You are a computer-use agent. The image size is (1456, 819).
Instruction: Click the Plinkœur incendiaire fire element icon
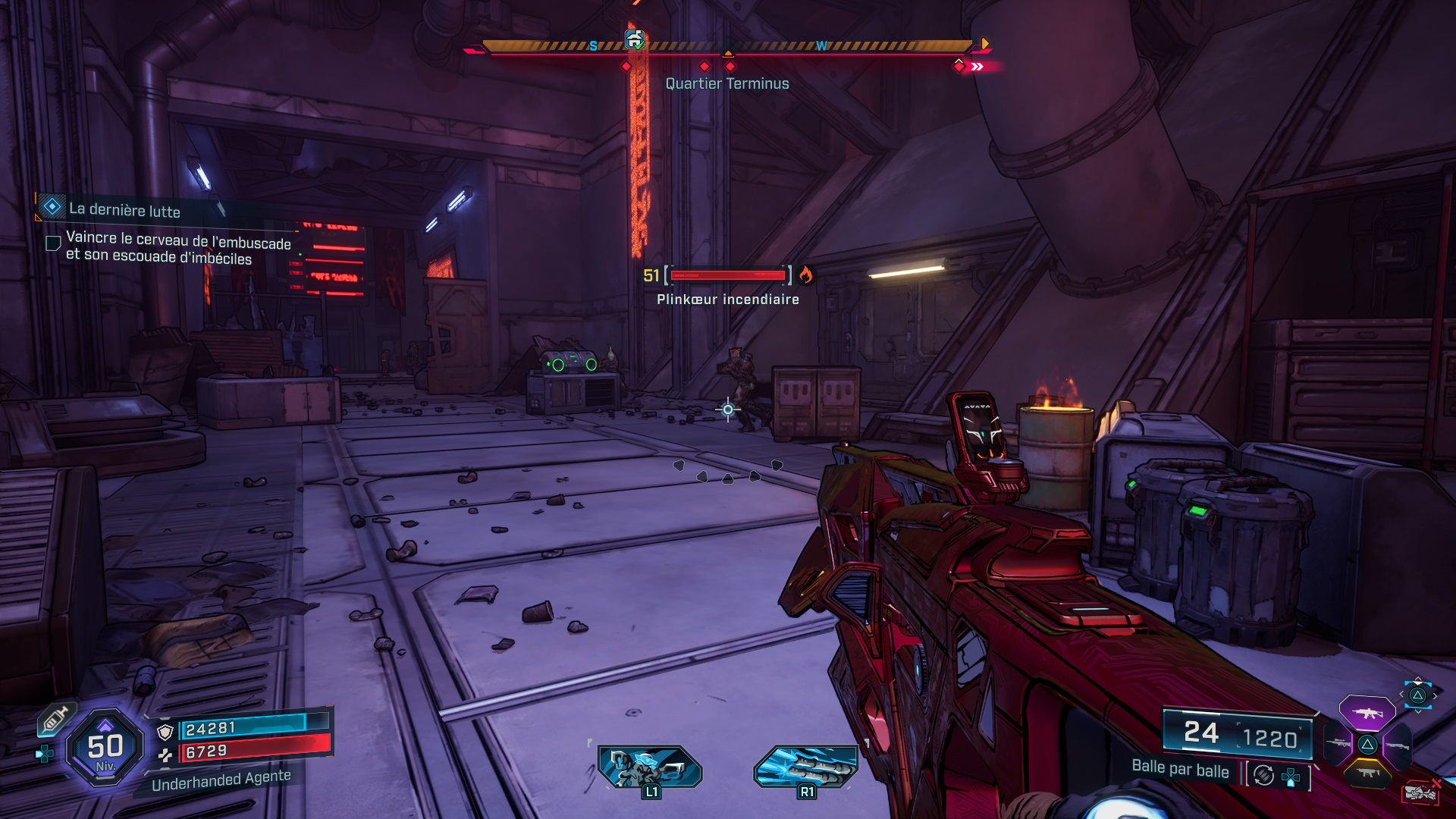(805, 277)
